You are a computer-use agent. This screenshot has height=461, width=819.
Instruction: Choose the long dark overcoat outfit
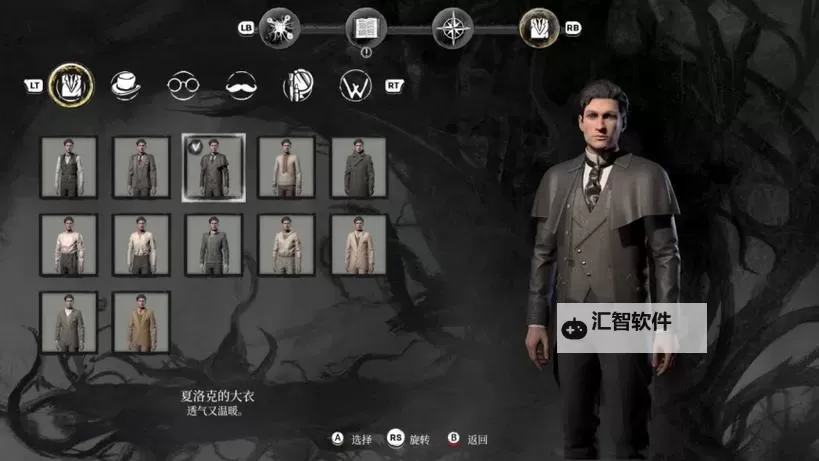point(359,167)
